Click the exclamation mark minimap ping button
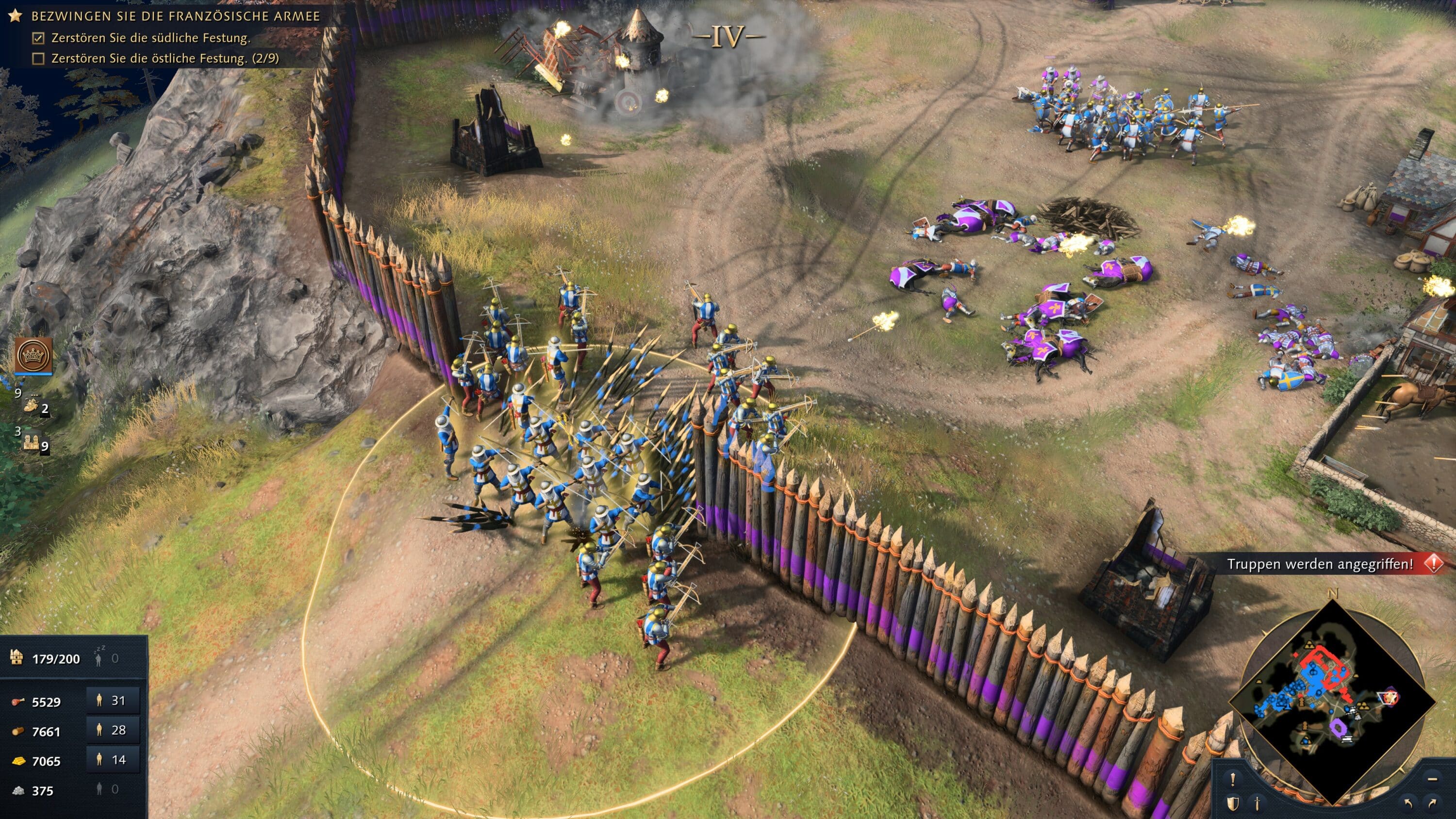Screen dimensions: 1456x819 pos(1233,779)
